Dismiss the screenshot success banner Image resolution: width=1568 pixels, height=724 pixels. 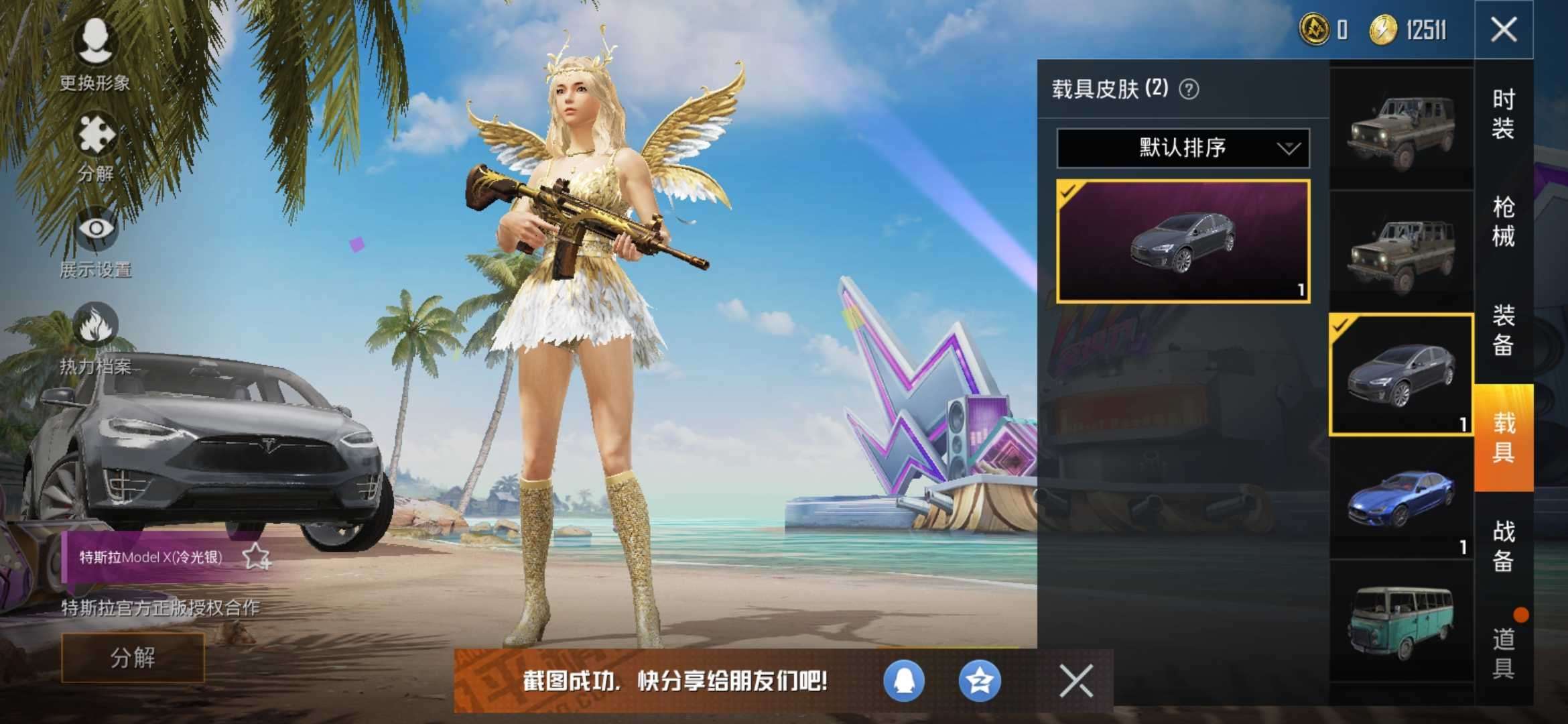(1076, 681)
